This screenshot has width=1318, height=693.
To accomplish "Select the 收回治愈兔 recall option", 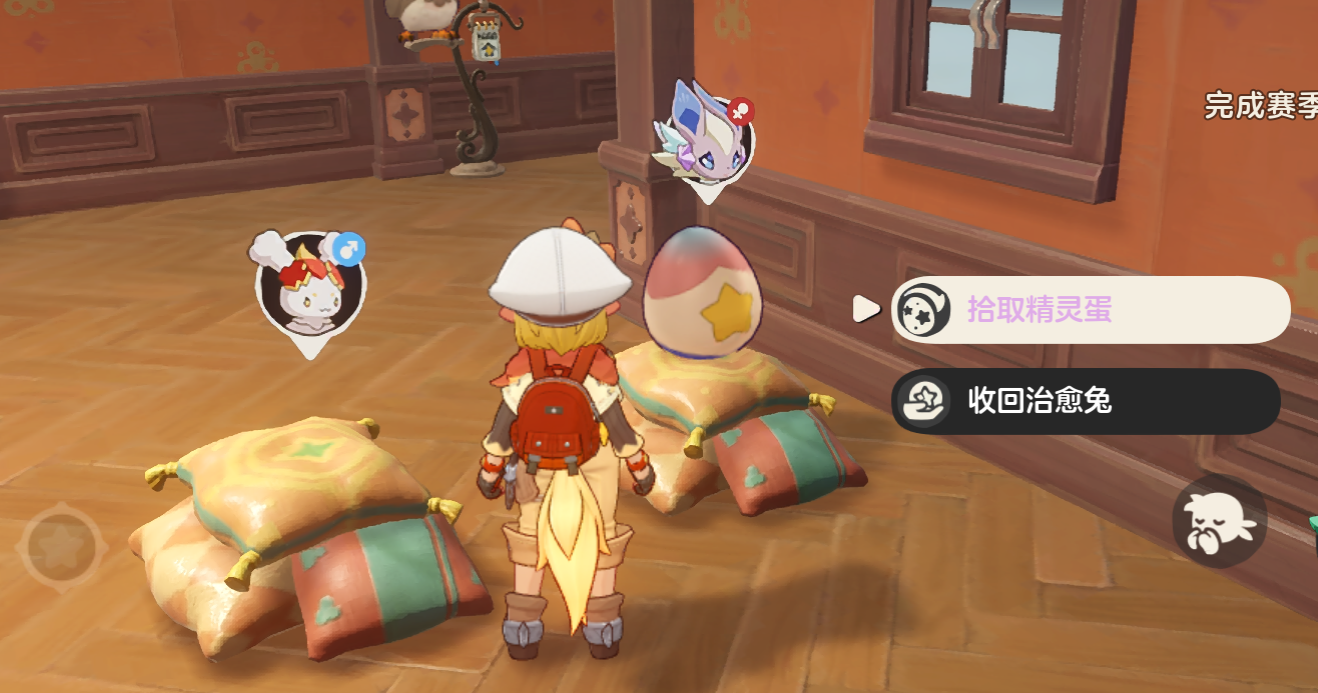I will tap(1085, 401).
